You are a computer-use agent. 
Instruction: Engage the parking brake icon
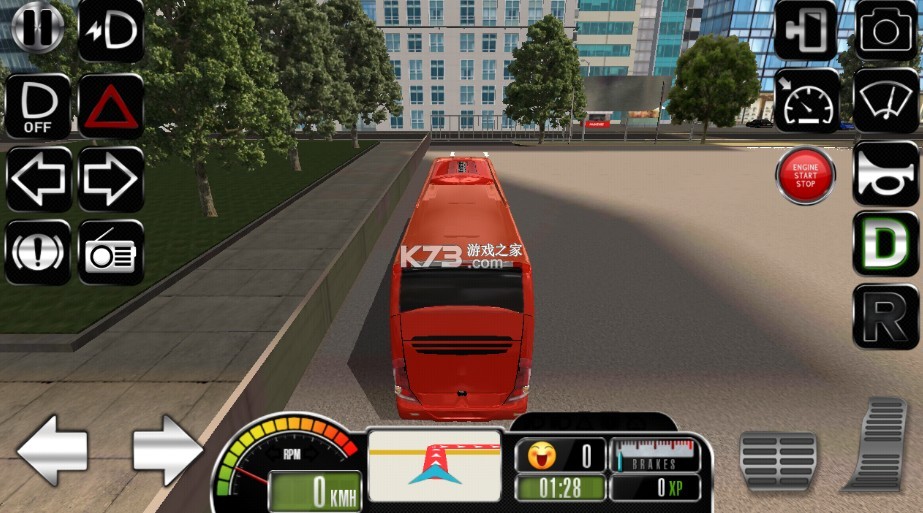coord(38,252)
